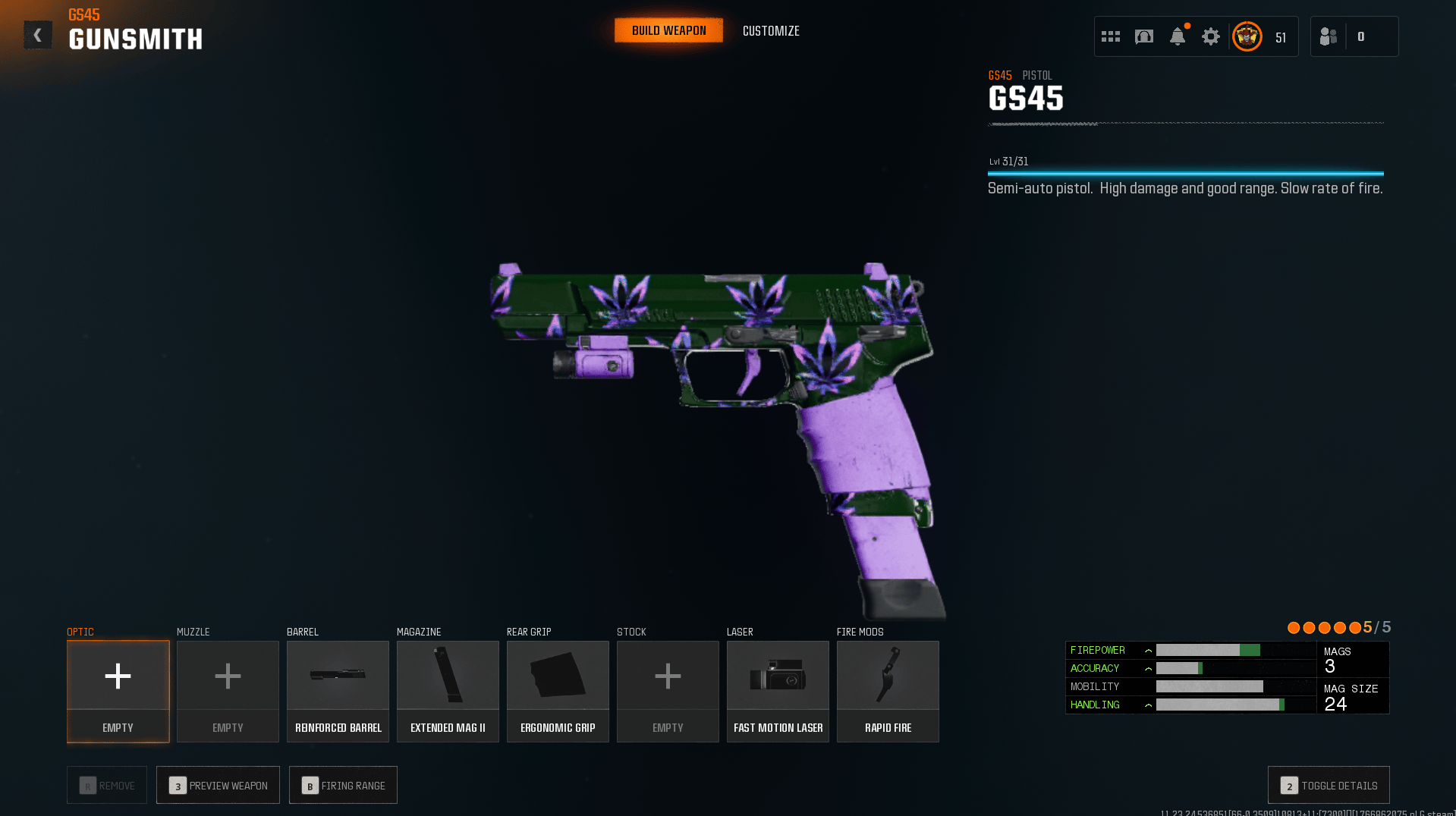Select the Fast Motion Laser attachment
The image size is (1456, 816).
tap(777, 690)
